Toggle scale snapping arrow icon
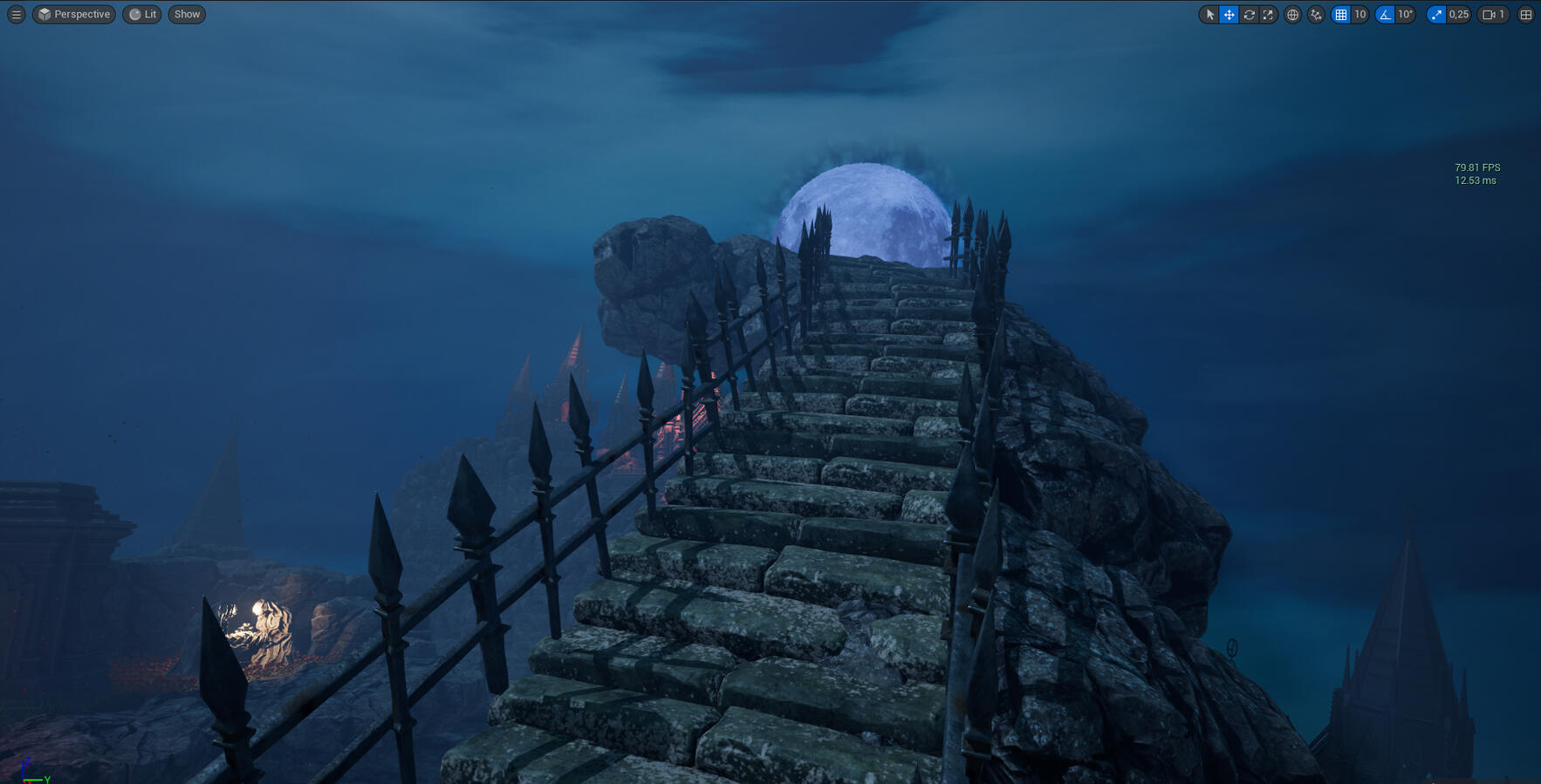Image resolution: width=1541 pixels, height=784 pixels. 1436,14
